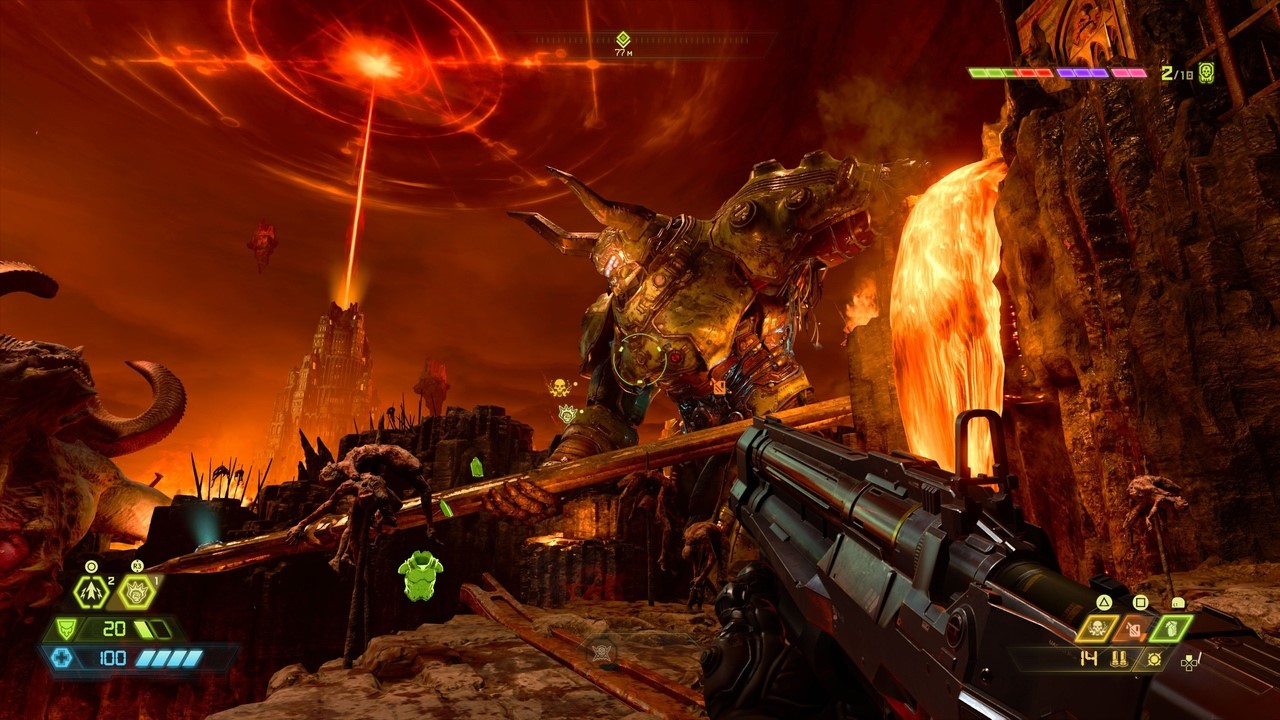Use the orange chainsaw fuel icon
The width and height of the screenshot is (1280, 720).
click(1135, 628)
